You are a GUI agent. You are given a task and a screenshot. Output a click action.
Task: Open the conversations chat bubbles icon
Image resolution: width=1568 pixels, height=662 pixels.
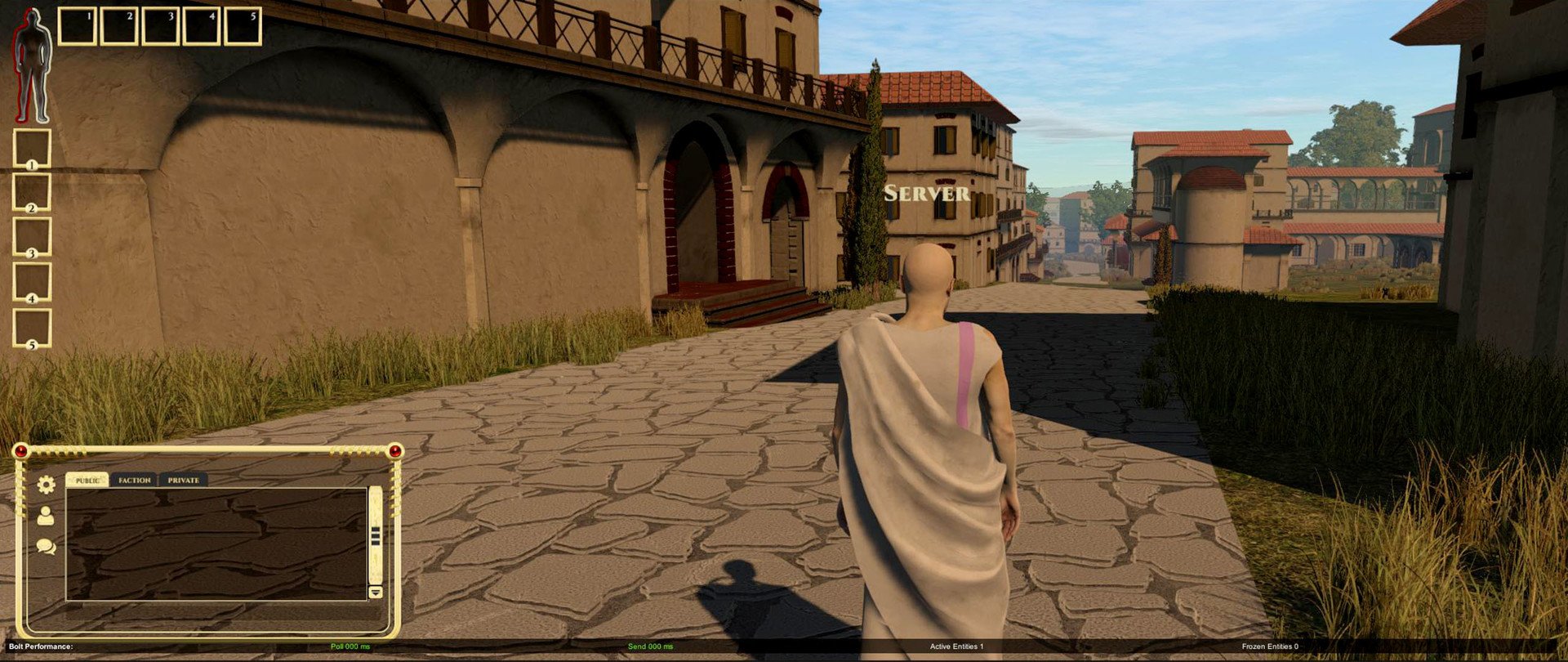click(46, 547)
